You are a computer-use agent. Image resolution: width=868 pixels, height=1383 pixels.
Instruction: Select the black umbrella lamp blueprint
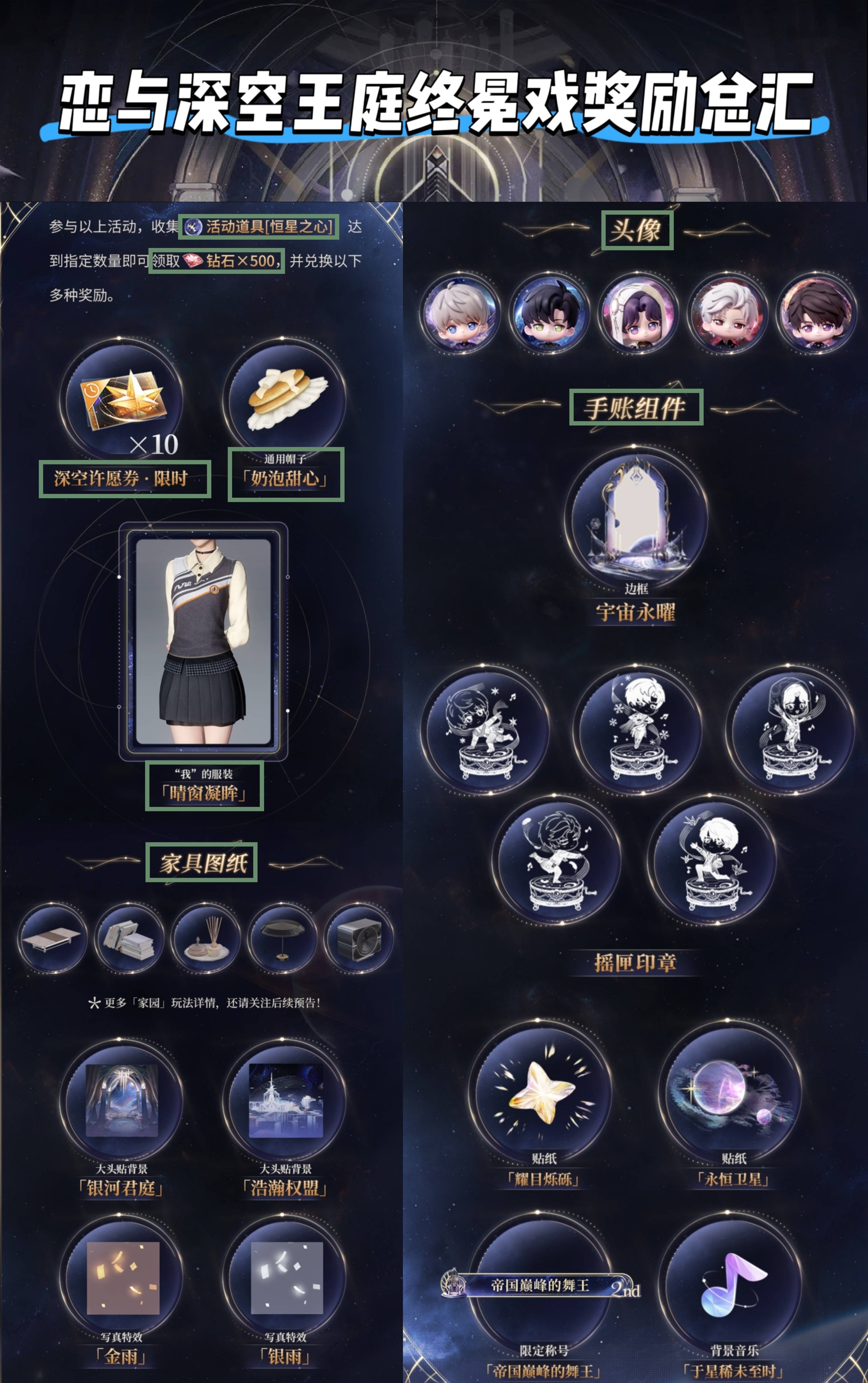282,938
